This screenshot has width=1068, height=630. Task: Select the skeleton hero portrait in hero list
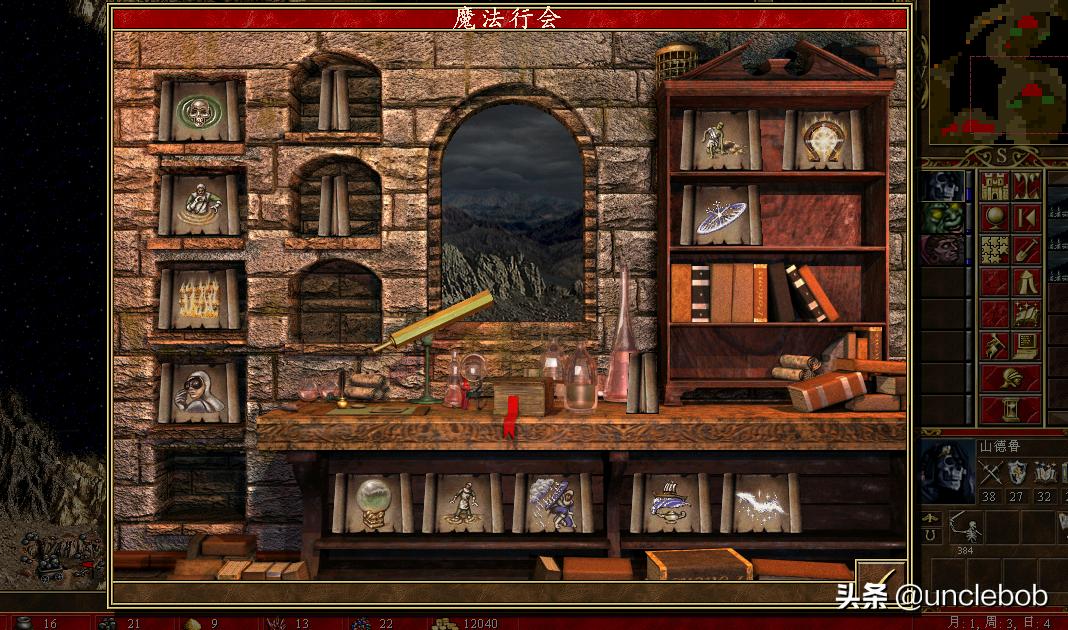click(x=943, y=186)
